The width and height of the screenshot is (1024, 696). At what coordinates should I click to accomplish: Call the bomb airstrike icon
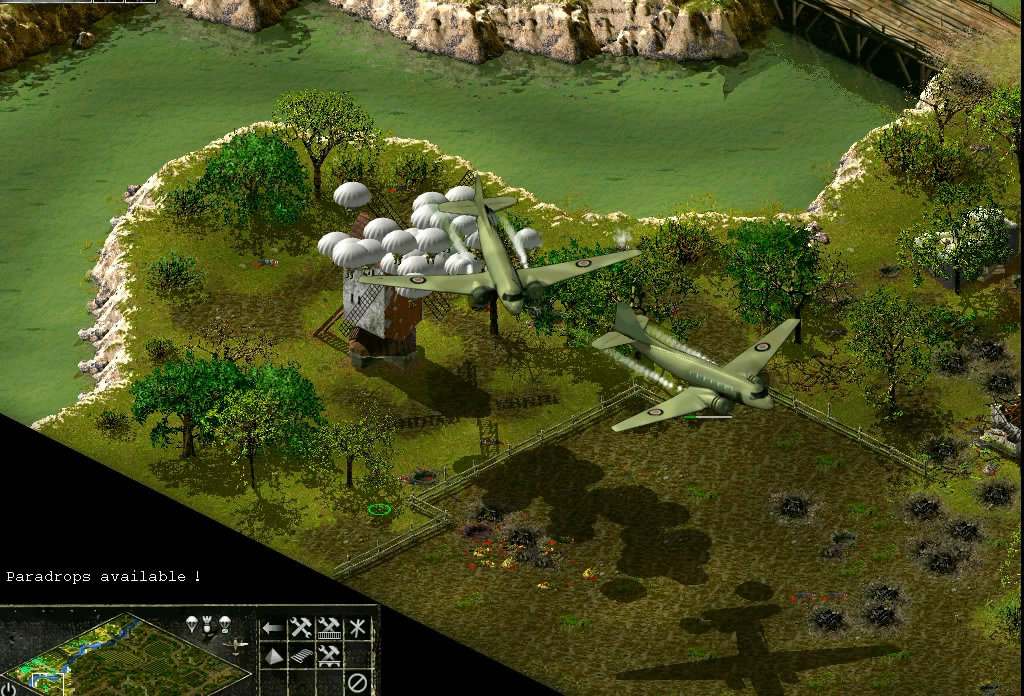coord(207,626)
